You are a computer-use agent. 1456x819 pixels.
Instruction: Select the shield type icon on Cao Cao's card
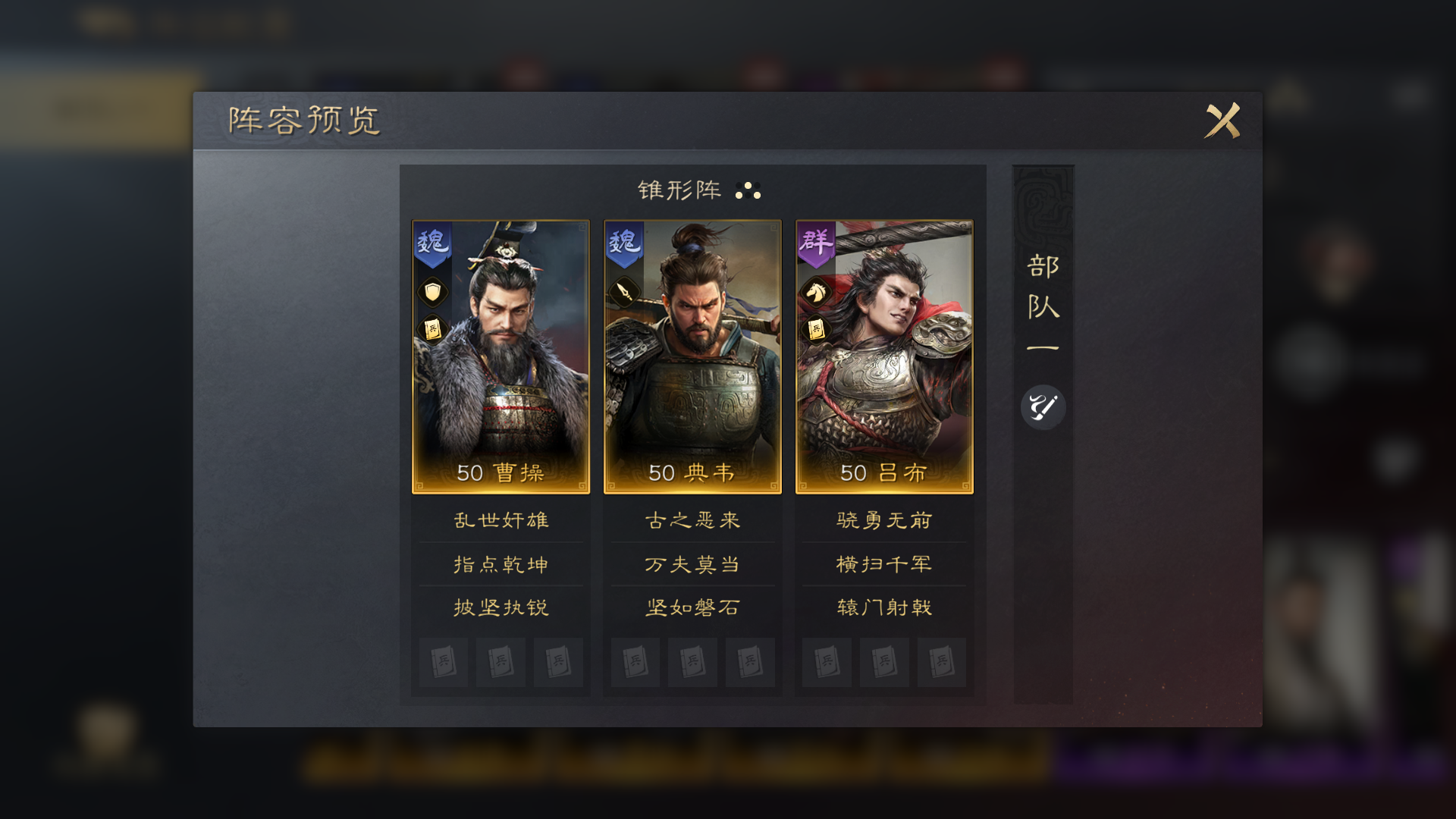tap(431, 293)
